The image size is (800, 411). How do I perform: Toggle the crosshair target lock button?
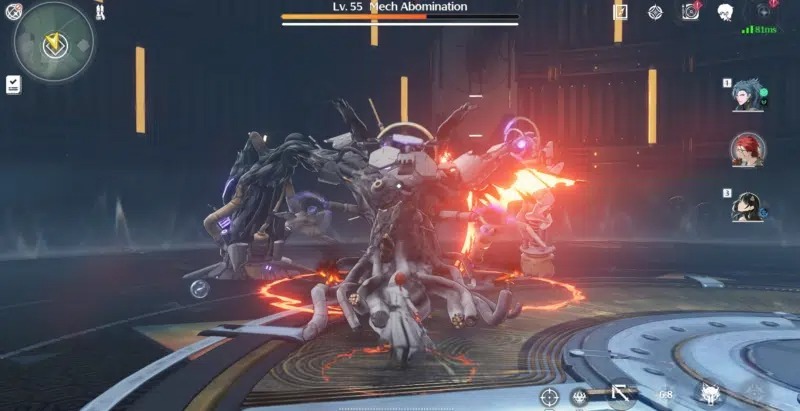coord(549,397)
